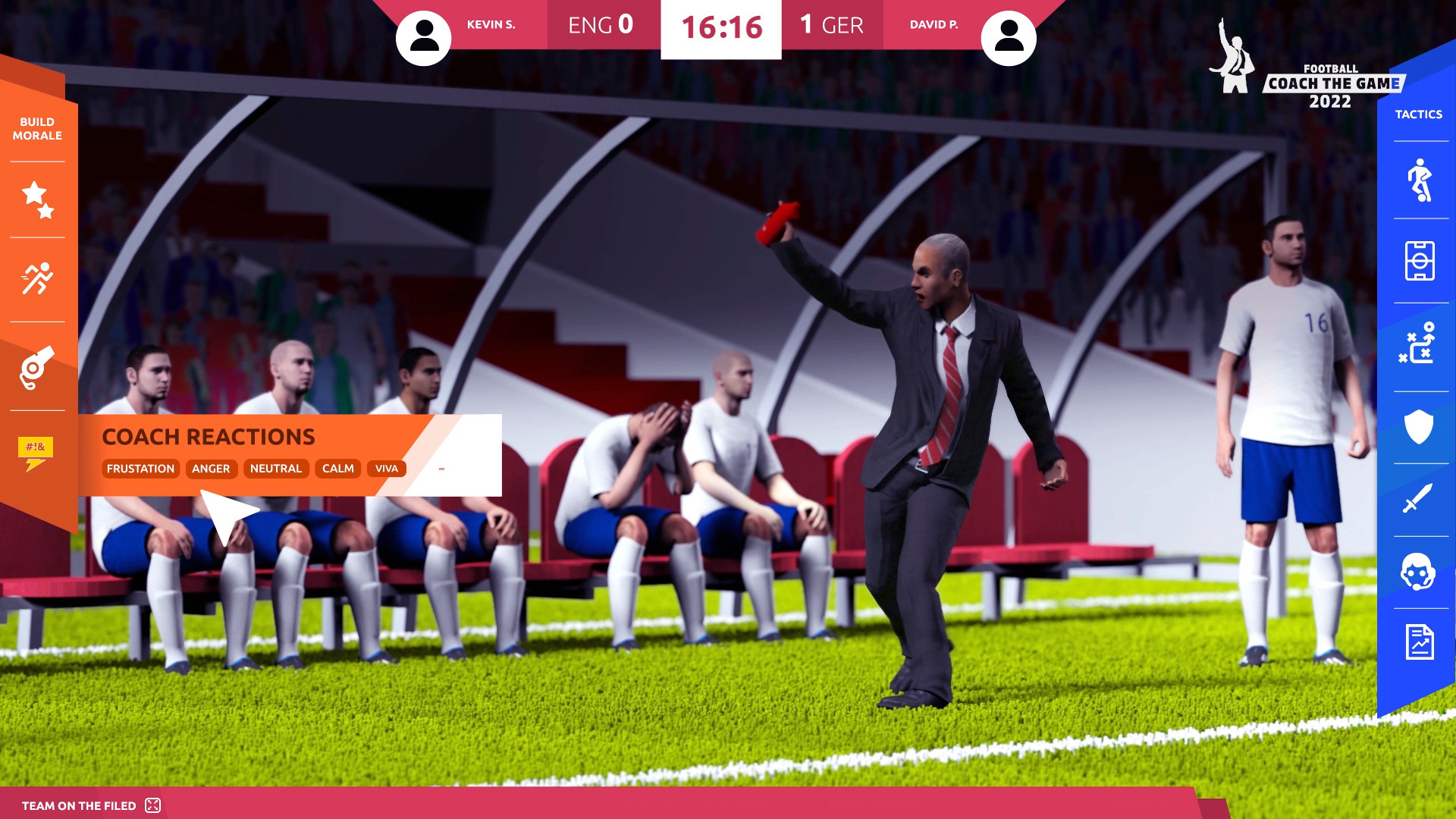Enable the ANGER reaction
This screenshot has height=819, width=1456.
coord(211,469)
